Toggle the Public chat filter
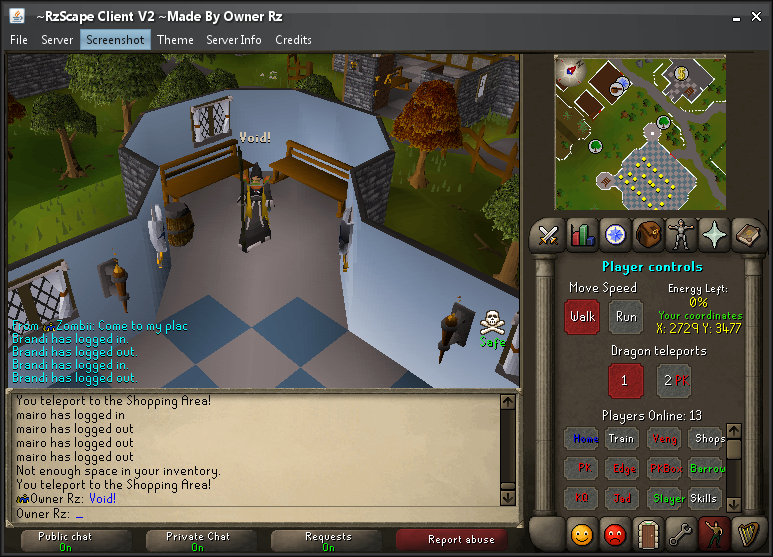This screenshot has width=773, height=557. (66, 541)
